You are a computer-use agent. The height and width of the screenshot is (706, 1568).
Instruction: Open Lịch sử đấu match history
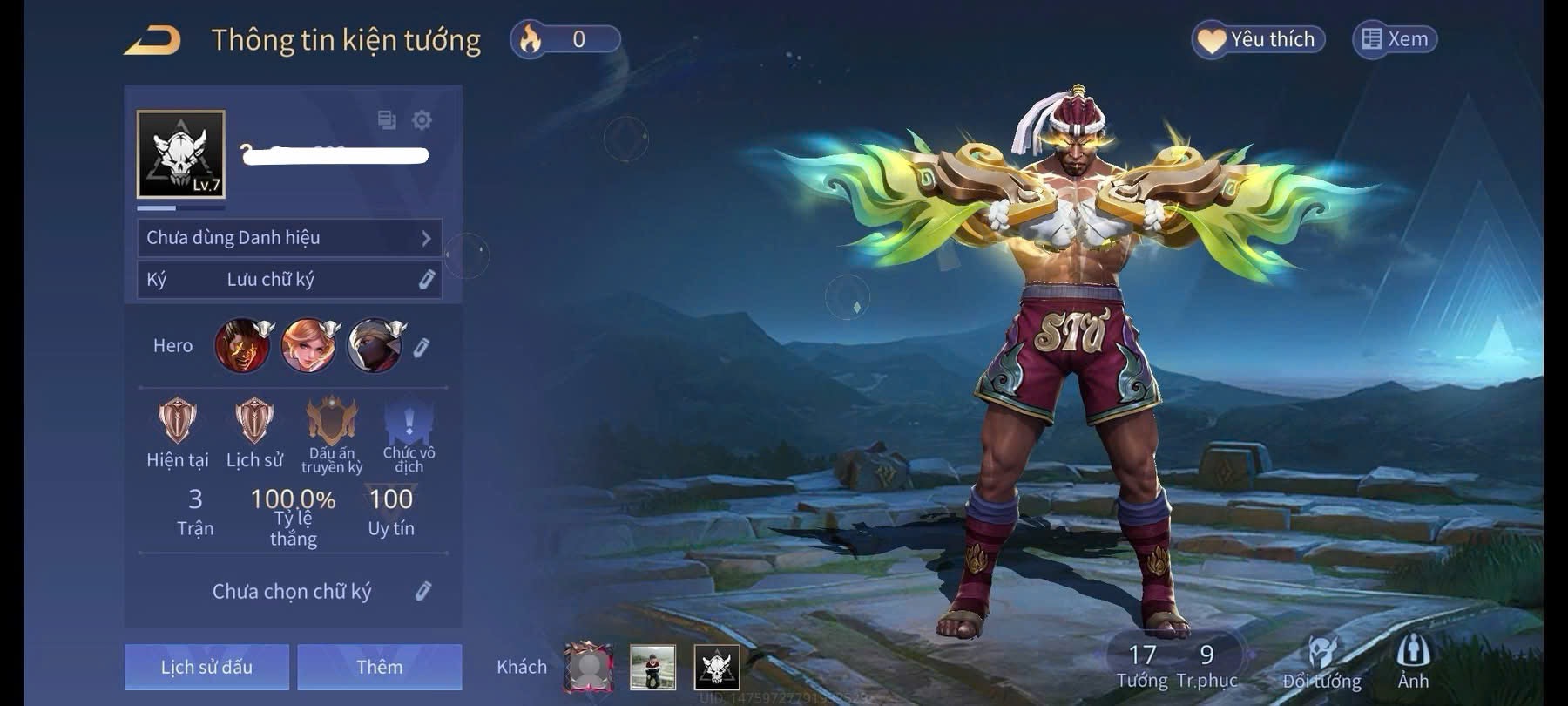tap(206, 667)
